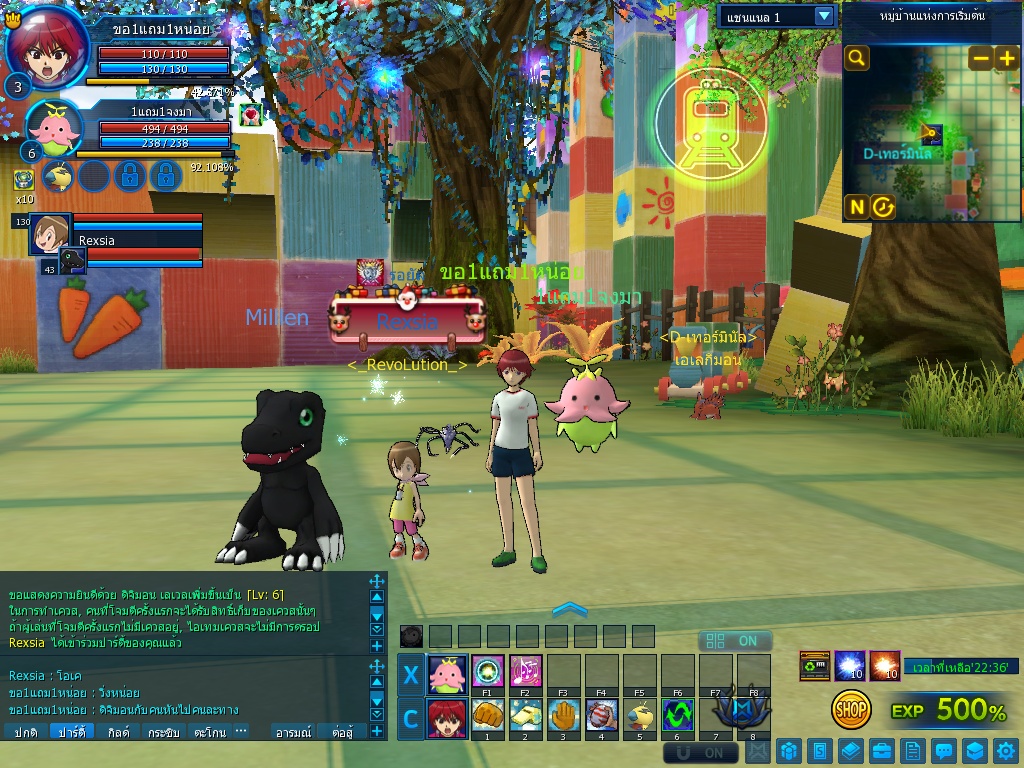Select the กิลด์ chat tab

[x=118, y=732]
